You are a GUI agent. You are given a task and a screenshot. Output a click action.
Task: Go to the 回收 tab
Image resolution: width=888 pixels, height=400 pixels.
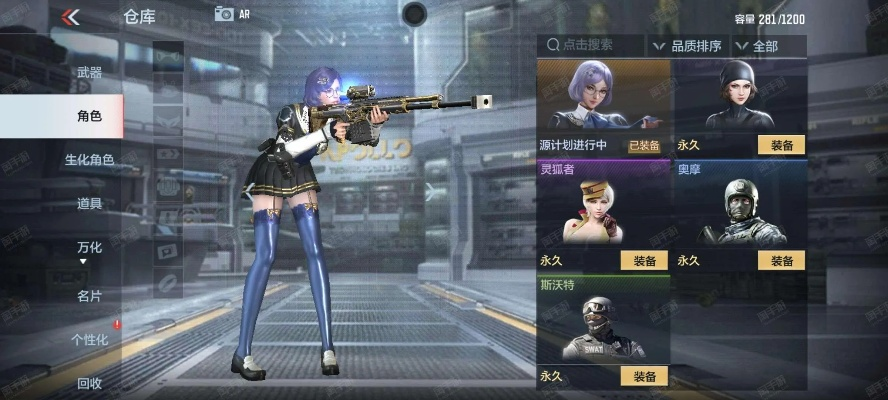(89, 383)
